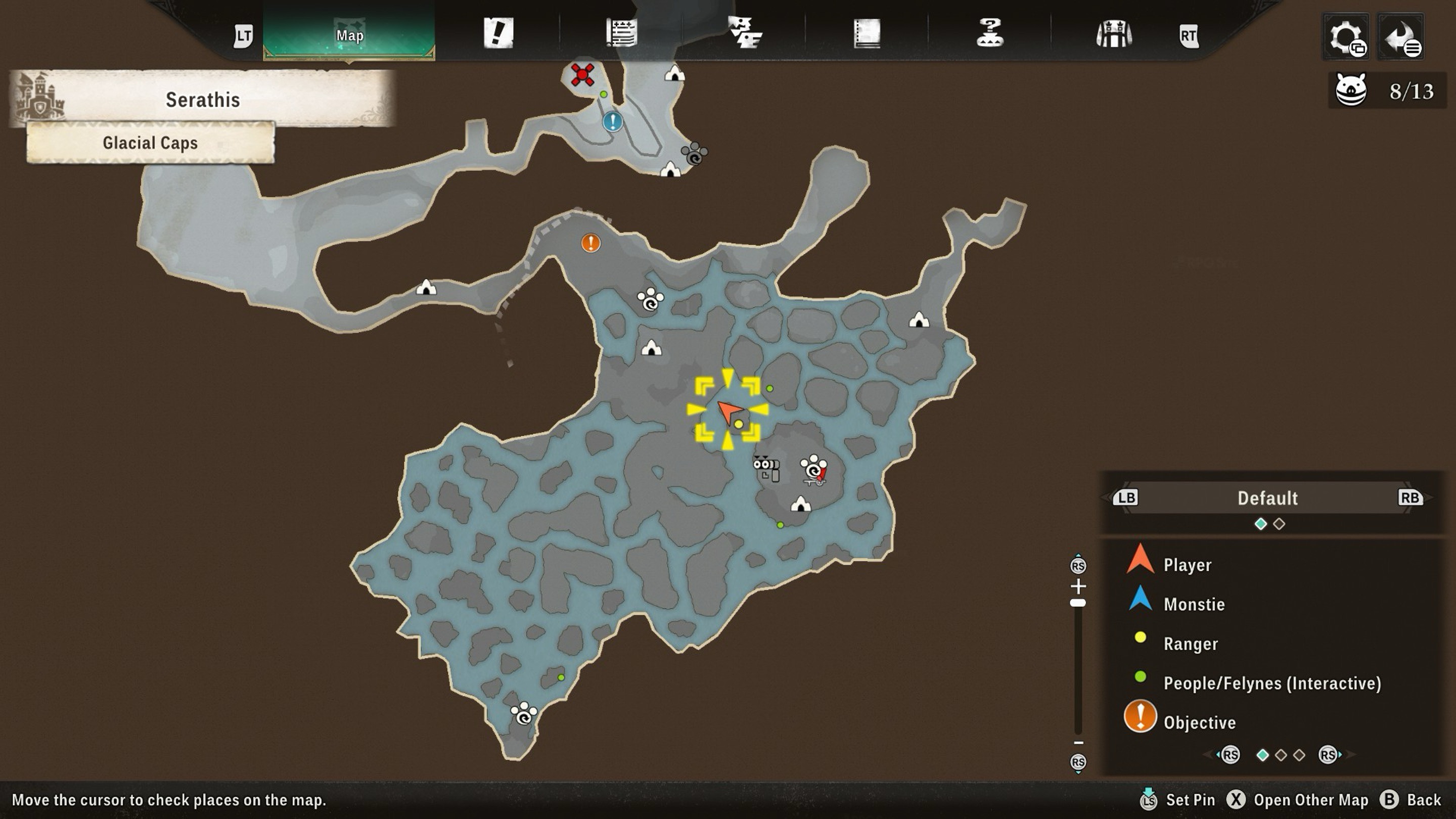Click the Objective entry in the legend
The height and width of the screenshot is (819, 1456).
1199,722
